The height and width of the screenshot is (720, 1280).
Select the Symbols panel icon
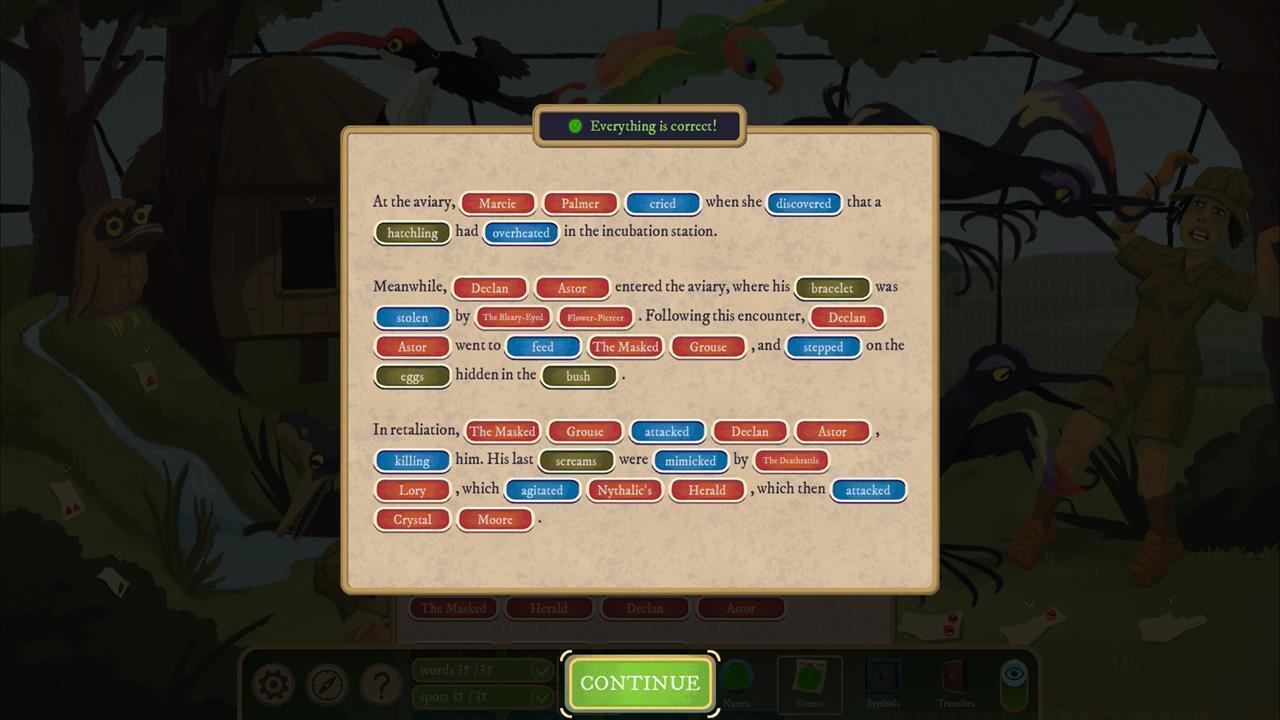click(x=880, y=675)
